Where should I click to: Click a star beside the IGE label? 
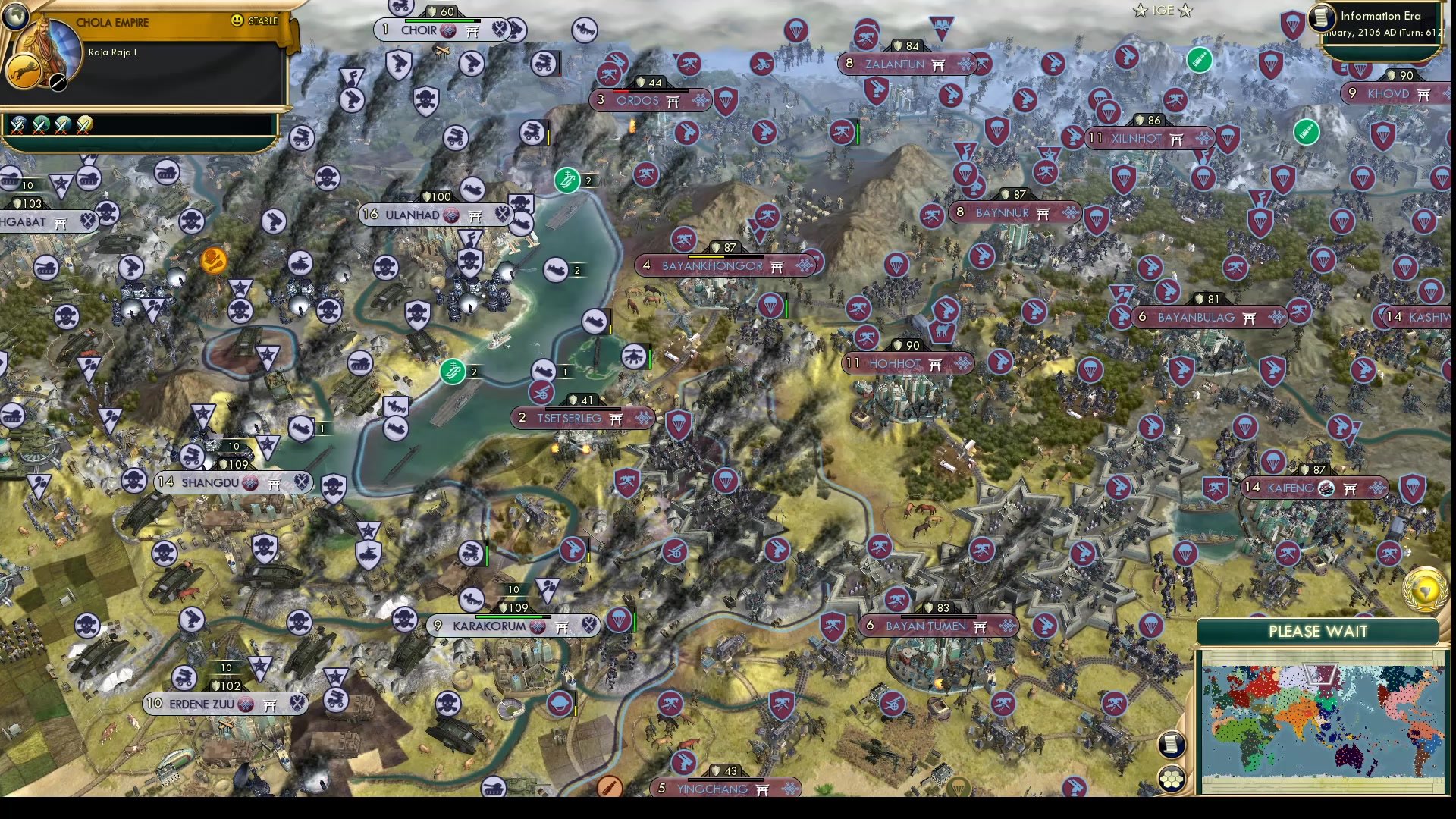[x=1141, y=11]
